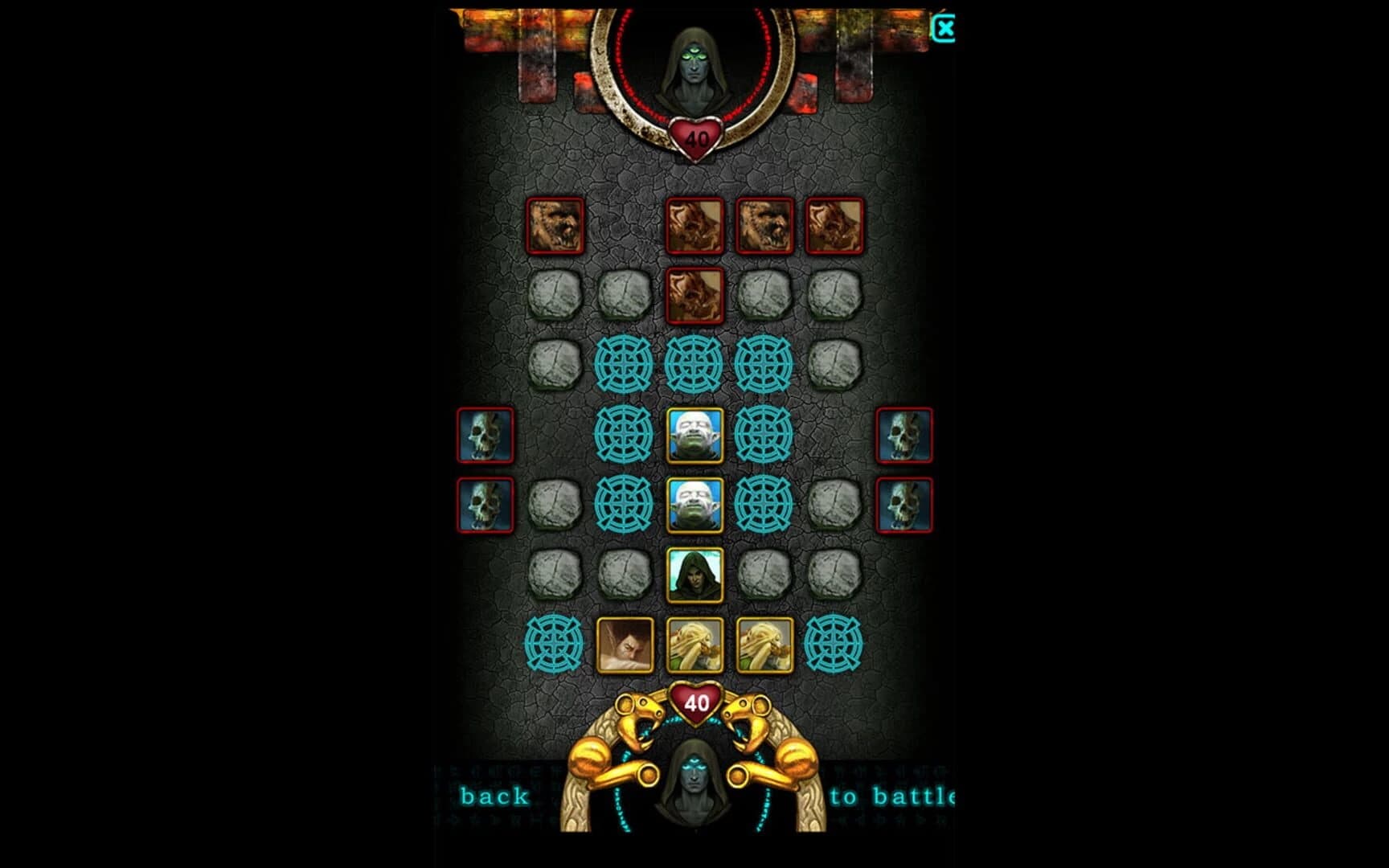This screenshot has height=868, width=1389.
Task: Click the skull tile on the left edge
Action: [485, 438]
